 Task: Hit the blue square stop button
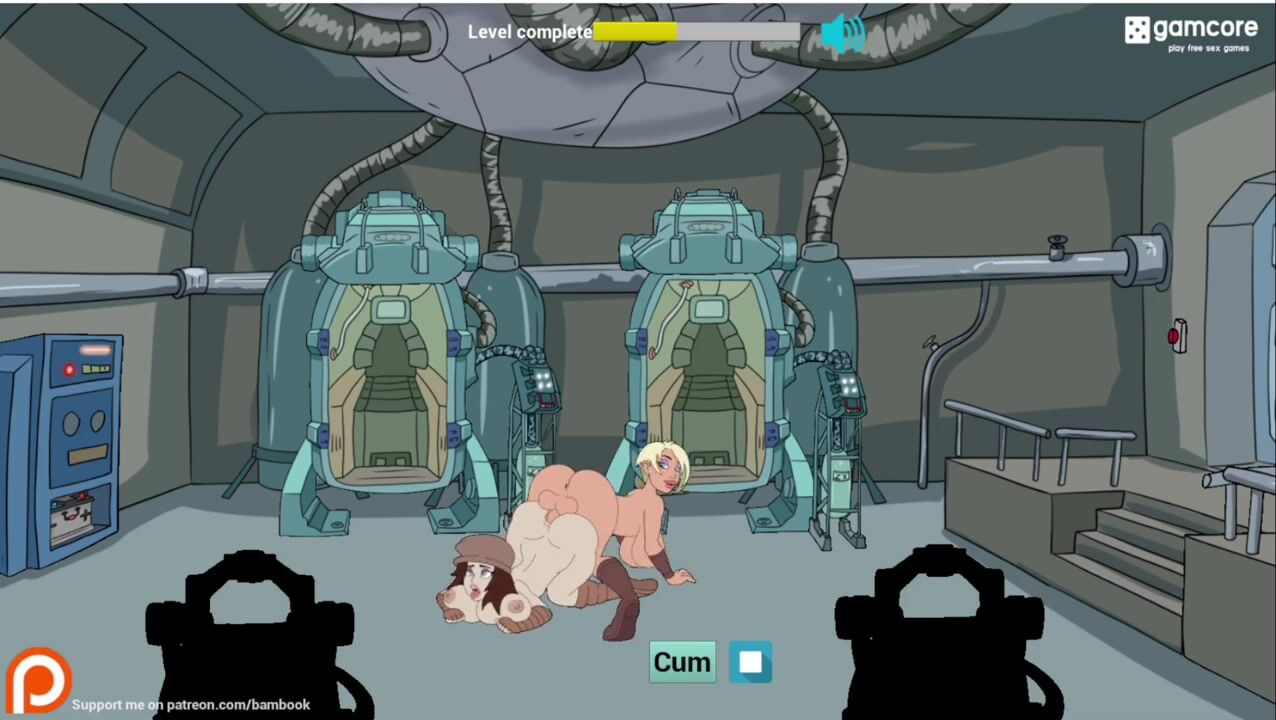point(750,662)
